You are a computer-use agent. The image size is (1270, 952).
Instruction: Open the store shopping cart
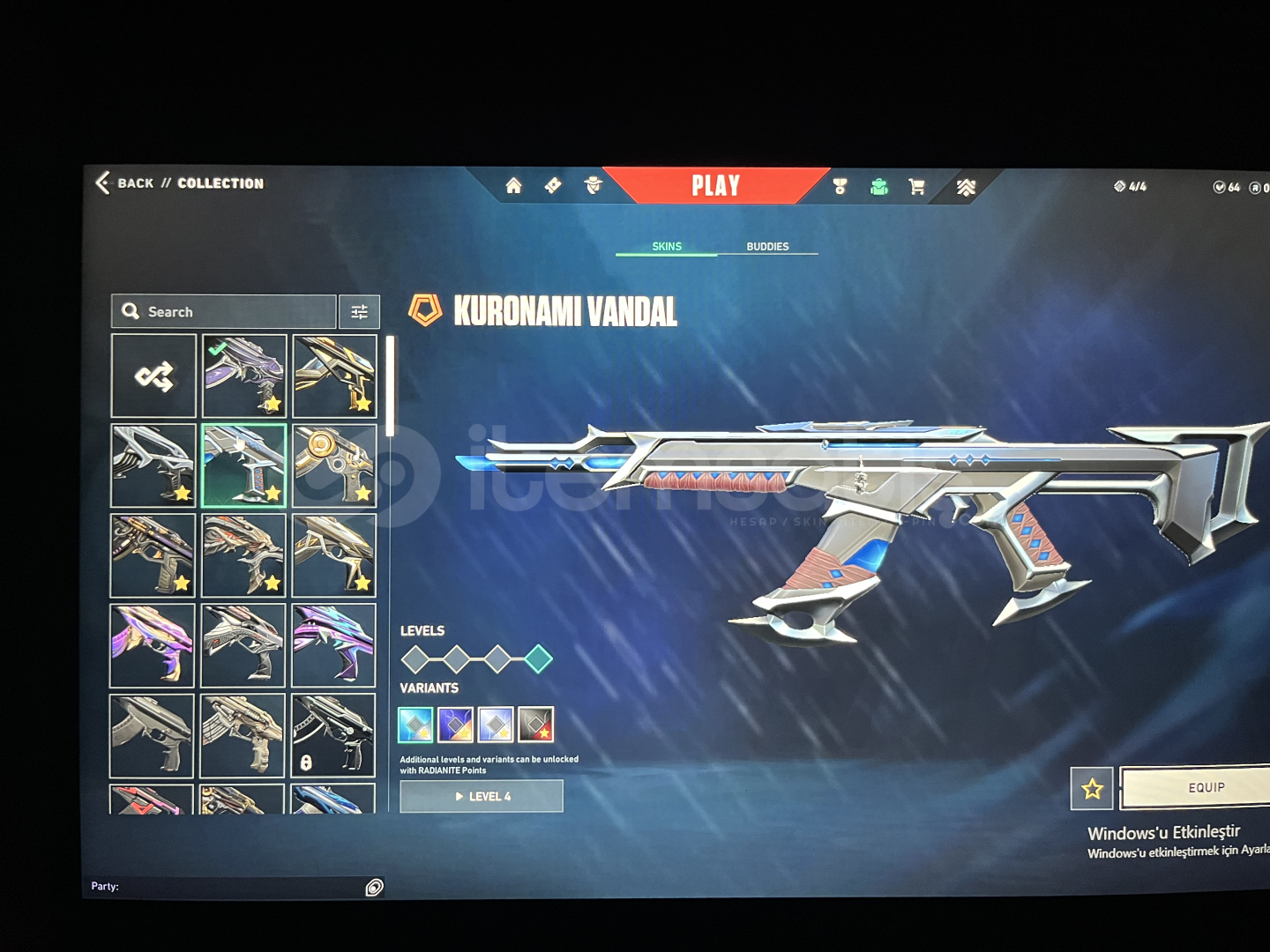916,187
